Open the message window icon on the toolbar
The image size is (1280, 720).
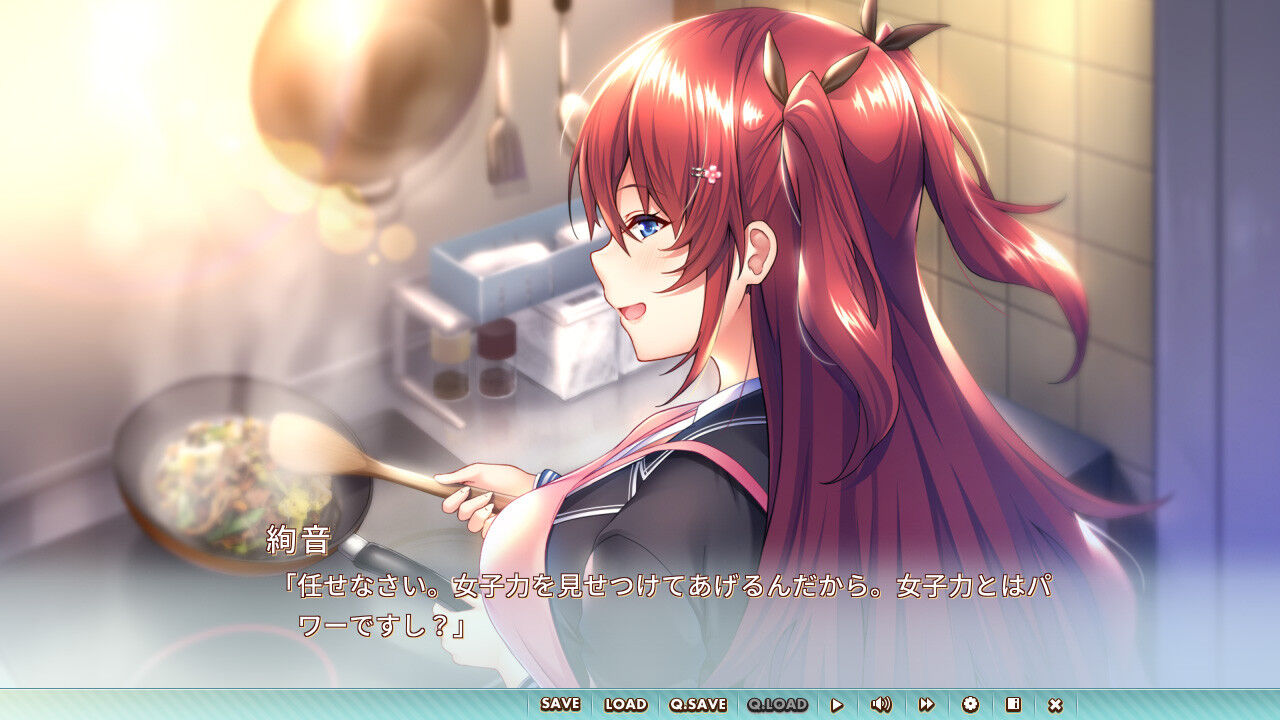[1011, 703]
